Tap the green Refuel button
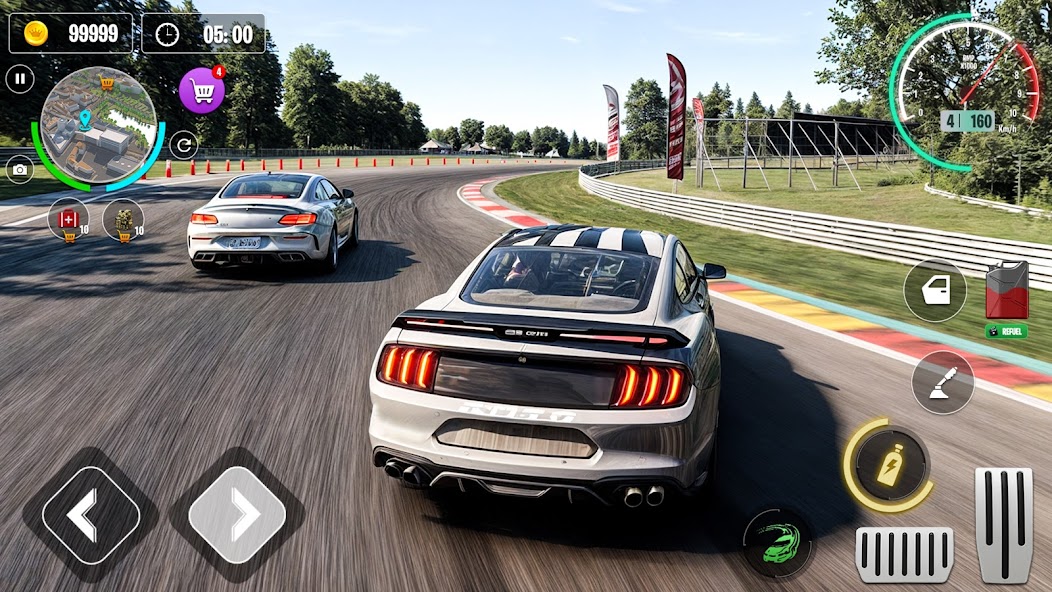This screenshot has width=1052, height=592. [1006, 331]
